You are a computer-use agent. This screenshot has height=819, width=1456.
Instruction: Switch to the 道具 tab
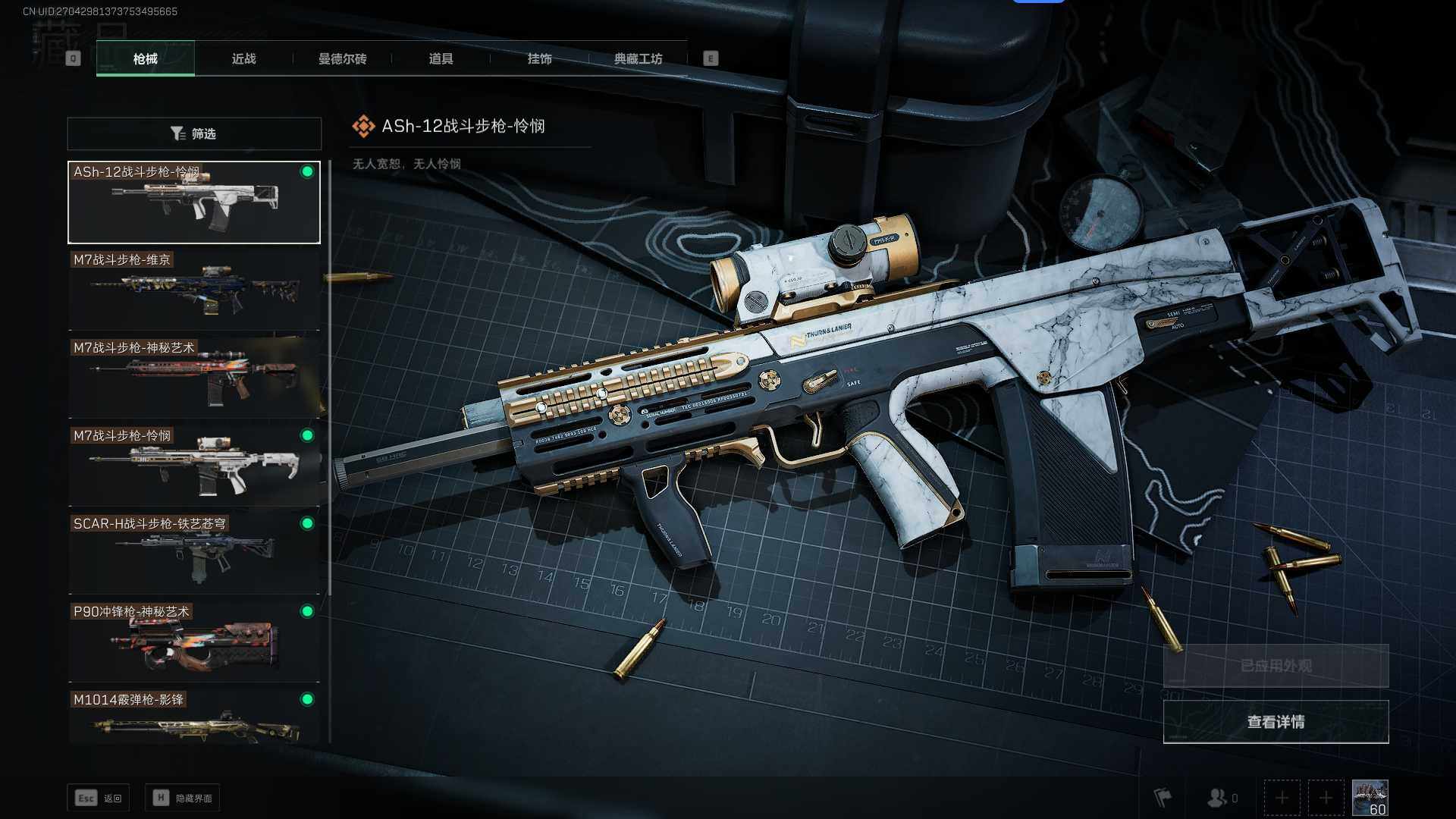441,58
